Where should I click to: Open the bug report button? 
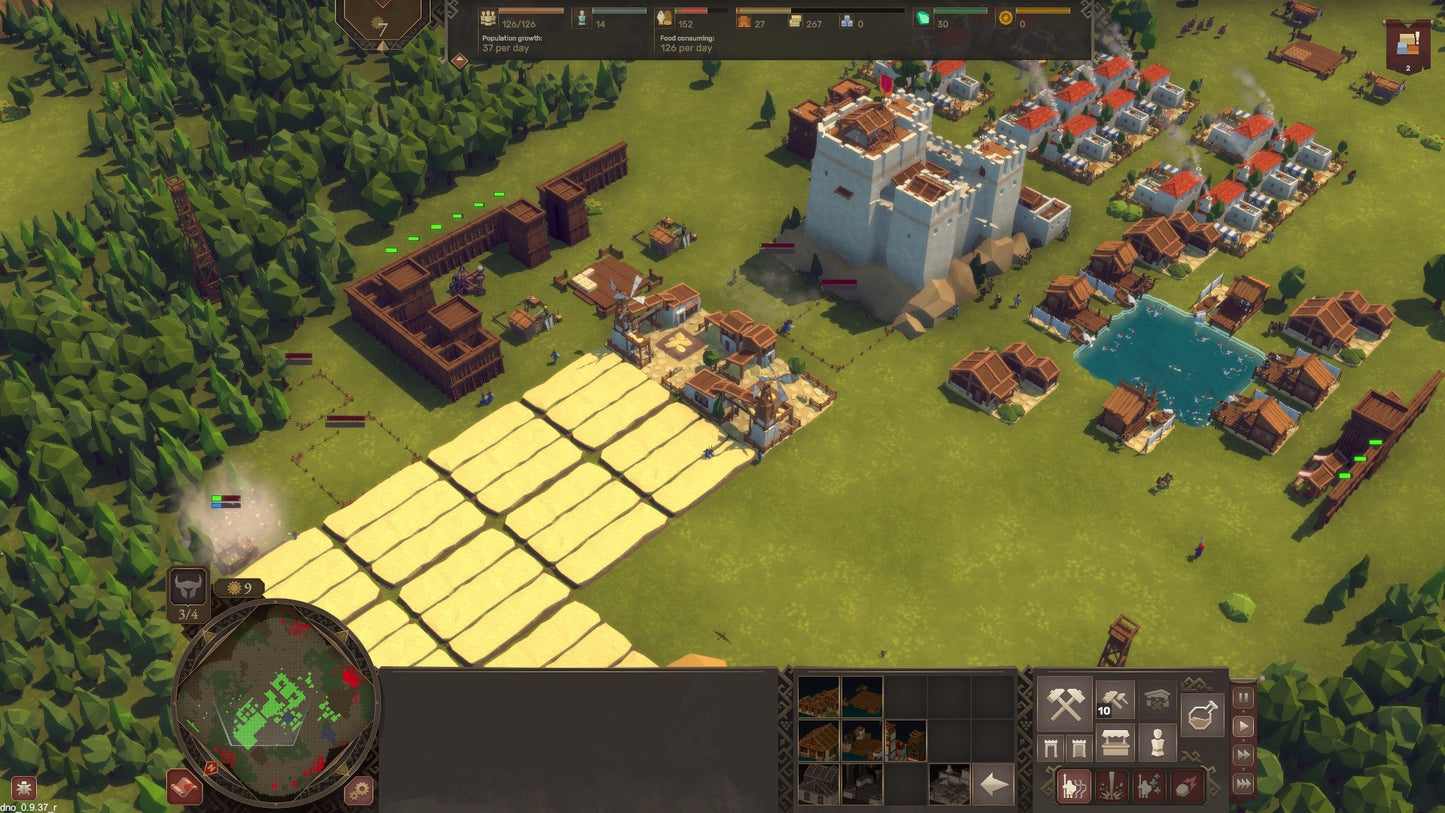pos(22,788)
